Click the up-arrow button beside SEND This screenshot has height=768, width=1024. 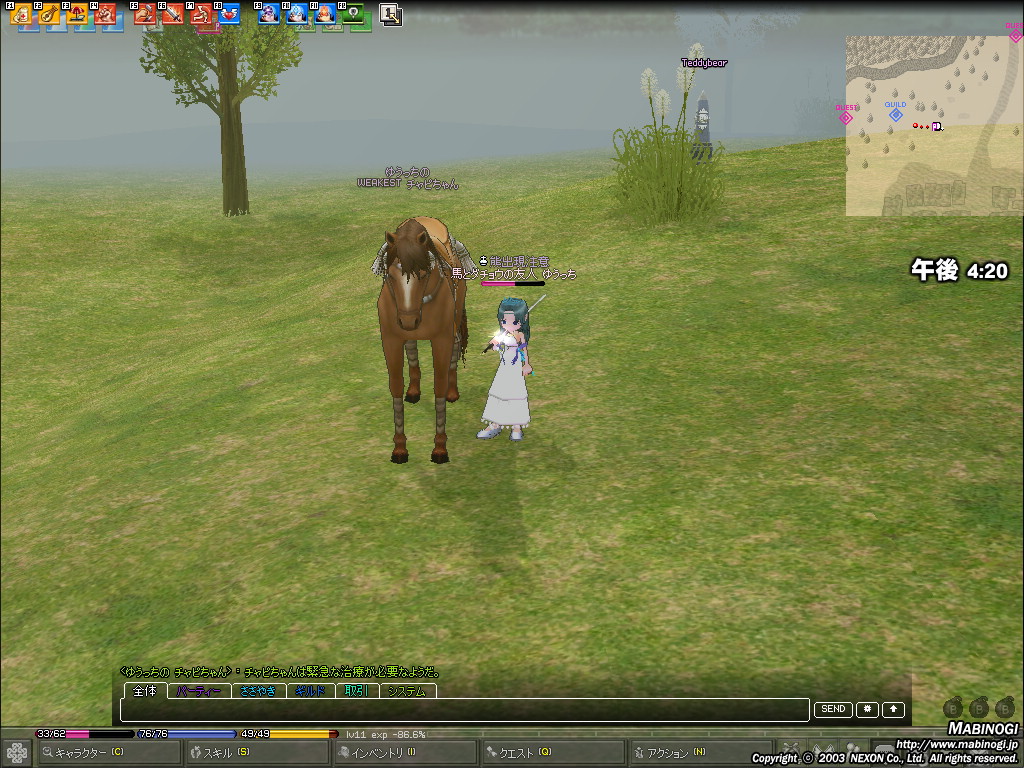pos(892,710)
